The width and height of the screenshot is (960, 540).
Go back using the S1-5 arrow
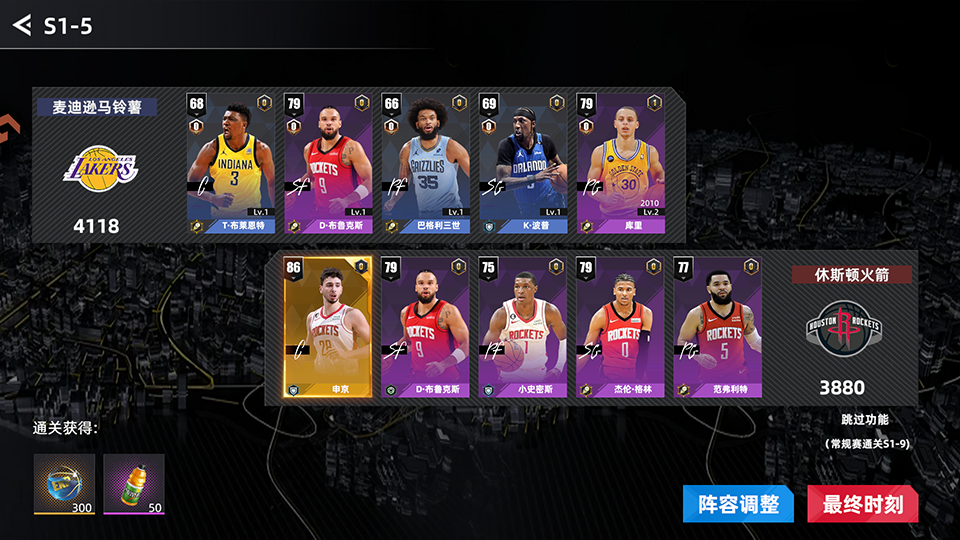coord(22,25)
